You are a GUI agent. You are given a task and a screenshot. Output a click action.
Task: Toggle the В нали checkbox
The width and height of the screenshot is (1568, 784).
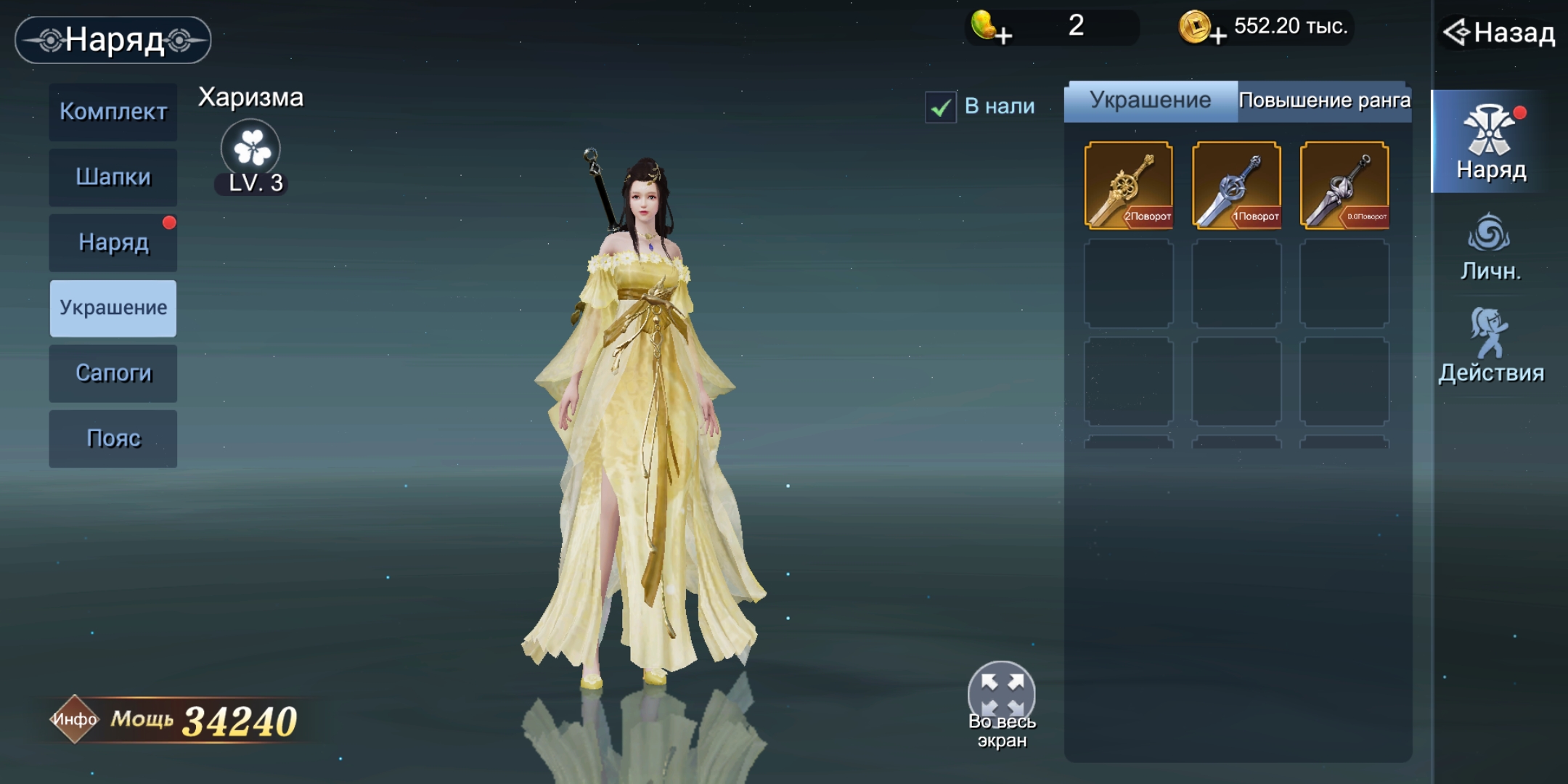click(941, 107)
